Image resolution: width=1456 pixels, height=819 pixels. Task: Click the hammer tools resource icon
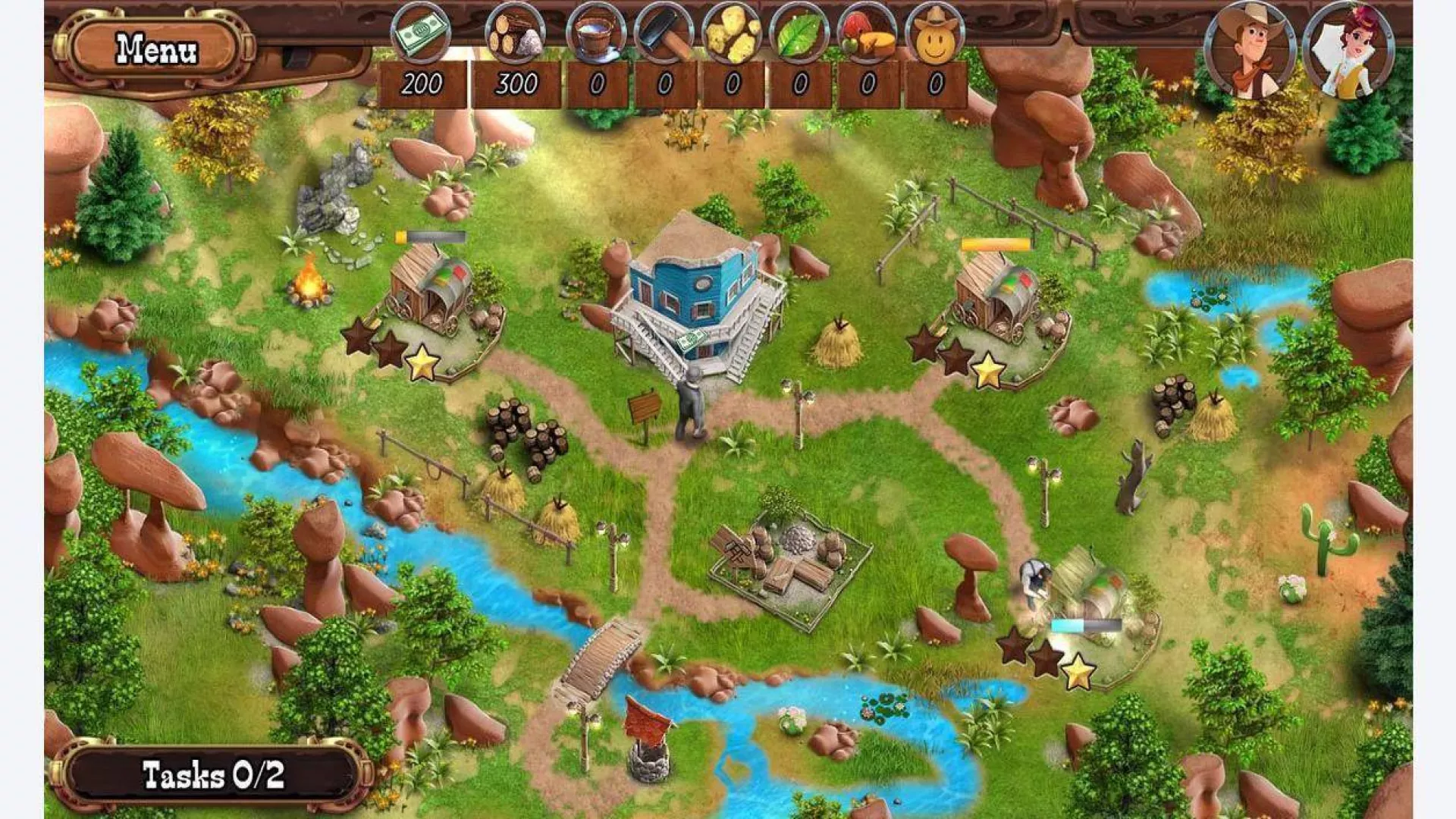coord(664,33)
